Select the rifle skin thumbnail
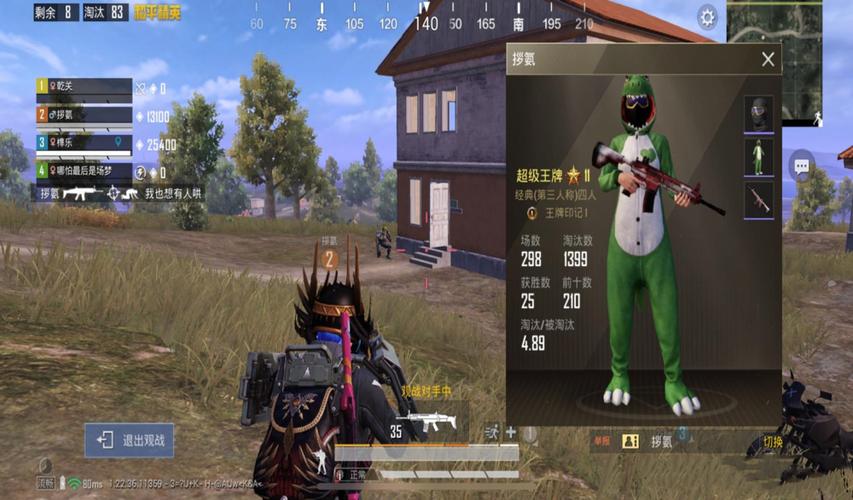The height and width of the screenshot is (500, 853). coord(759,200)
